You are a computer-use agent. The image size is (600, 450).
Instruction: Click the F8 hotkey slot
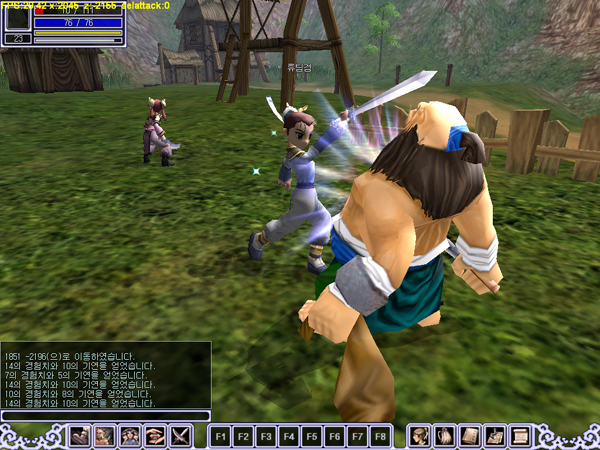click(x=380, y=437)
